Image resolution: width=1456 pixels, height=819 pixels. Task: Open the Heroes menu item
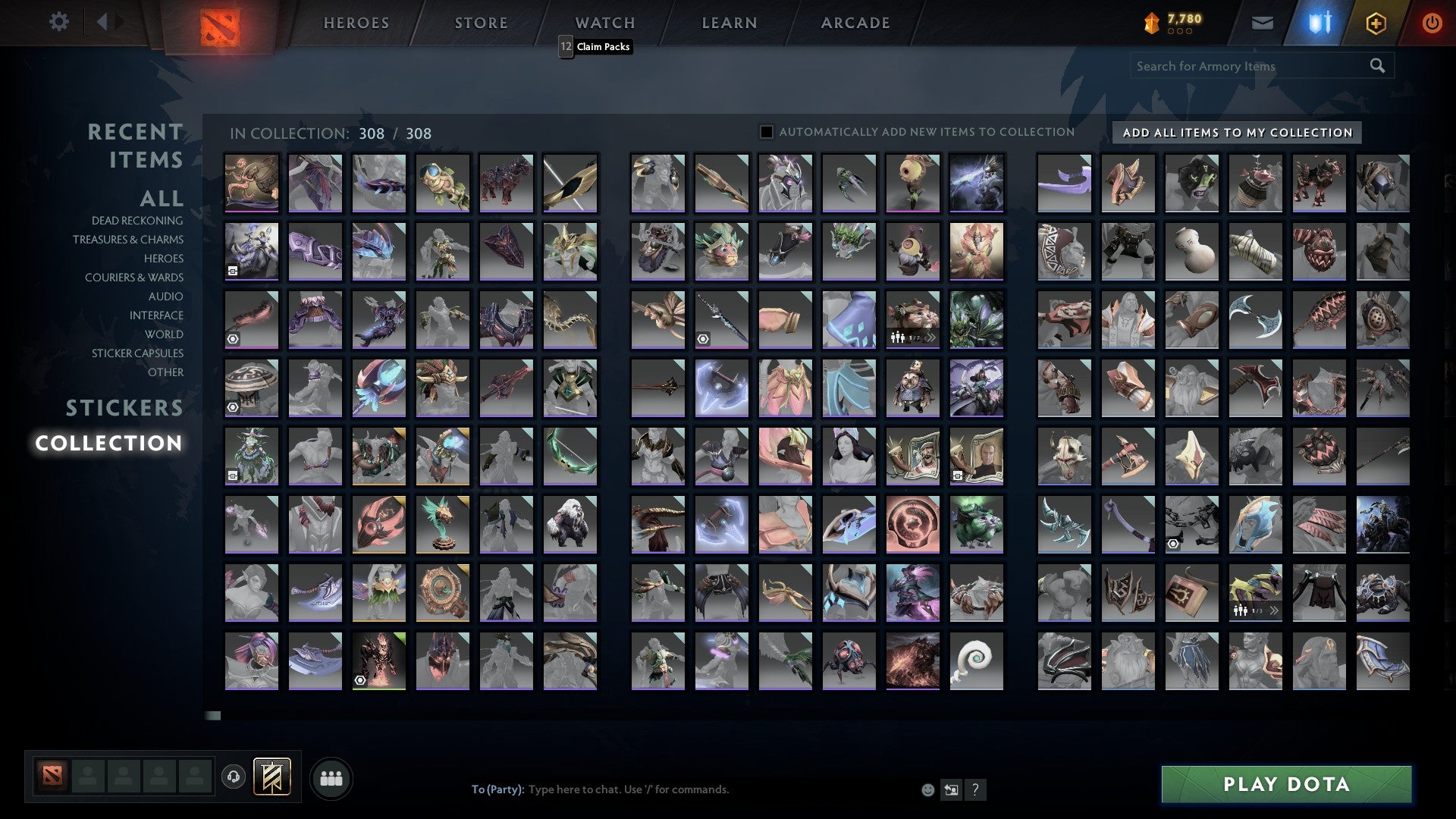[x=356, y=23]
